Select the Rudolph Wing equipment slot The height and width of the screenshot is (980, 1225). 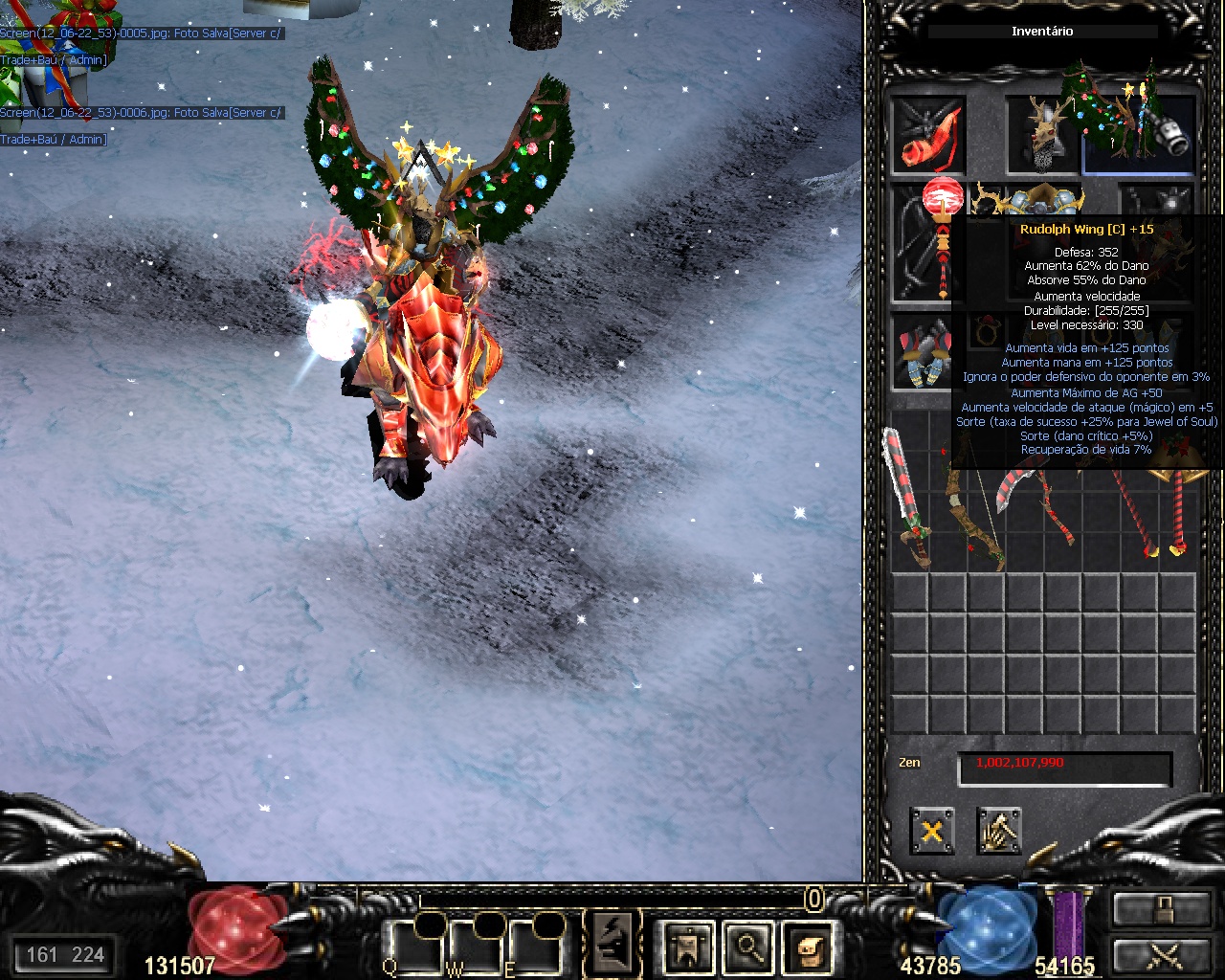pyautogui.click(x=1139, y=135)
